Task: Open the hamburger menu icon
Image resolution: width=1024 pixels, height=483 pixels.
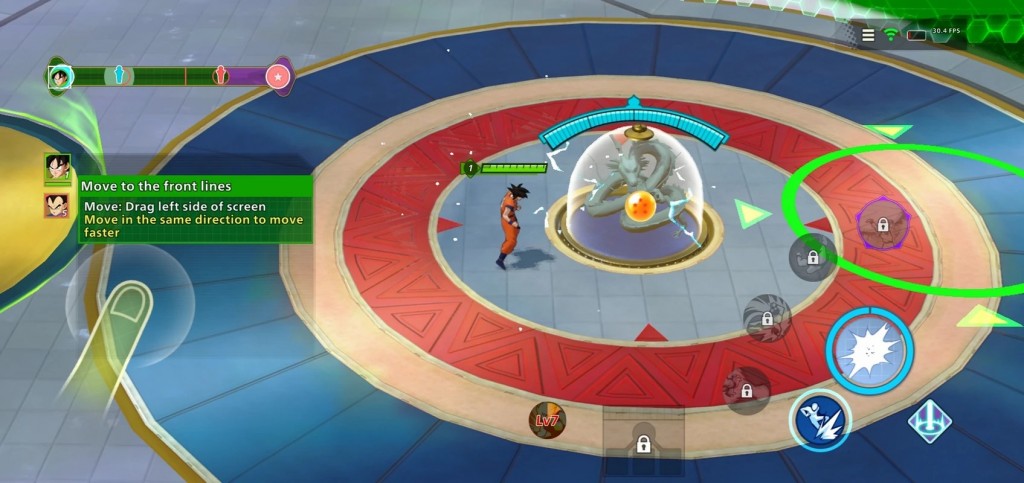Action: click(x=868, y=36)
